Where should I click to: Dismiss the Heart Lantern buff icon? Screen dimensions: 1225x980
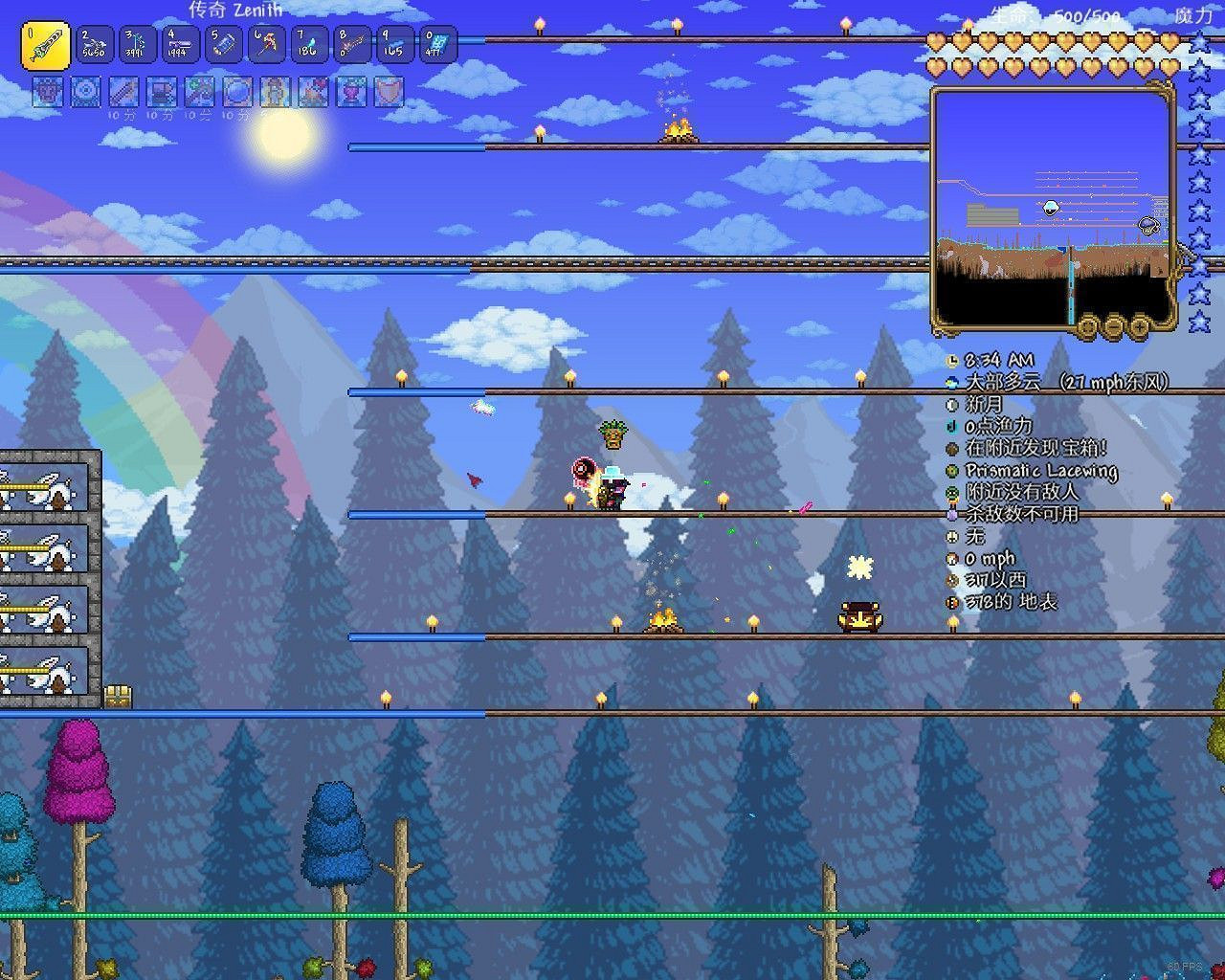coord(349,93)
